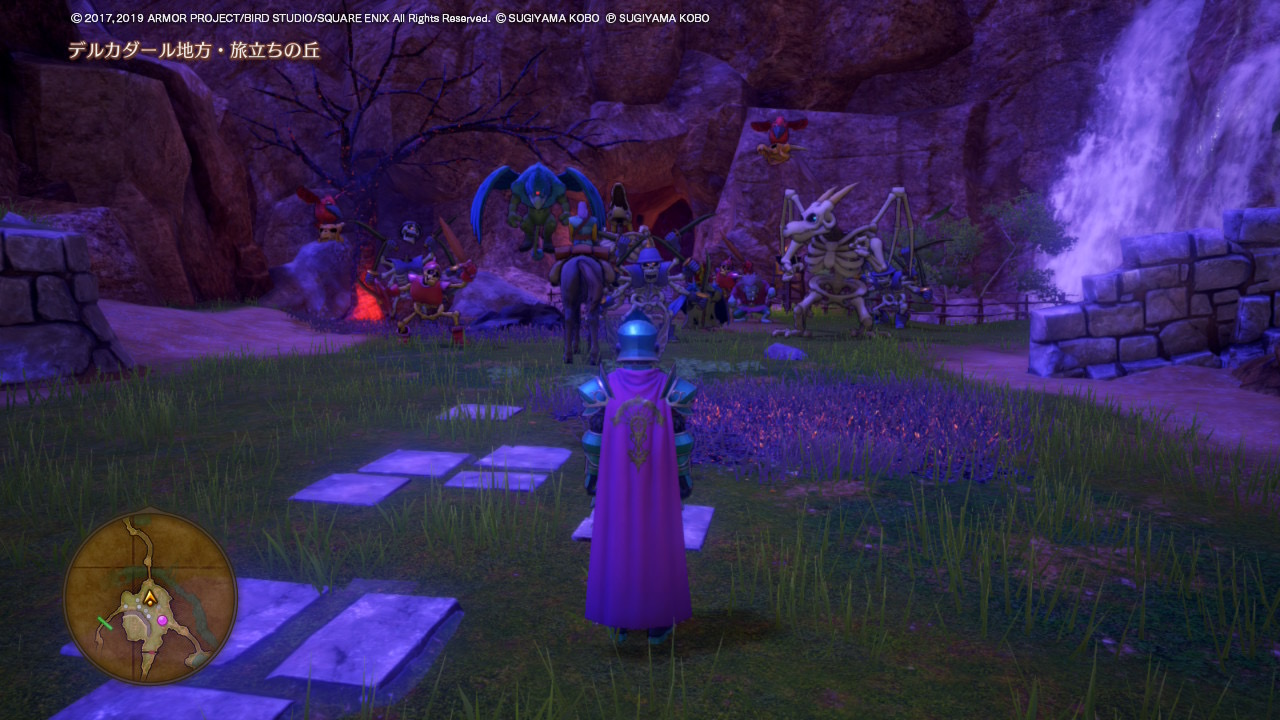Click the gold player arrow on minimap
Image resolution: width=1280 pixels, height=720 pixels.
(x=150, y=598)
